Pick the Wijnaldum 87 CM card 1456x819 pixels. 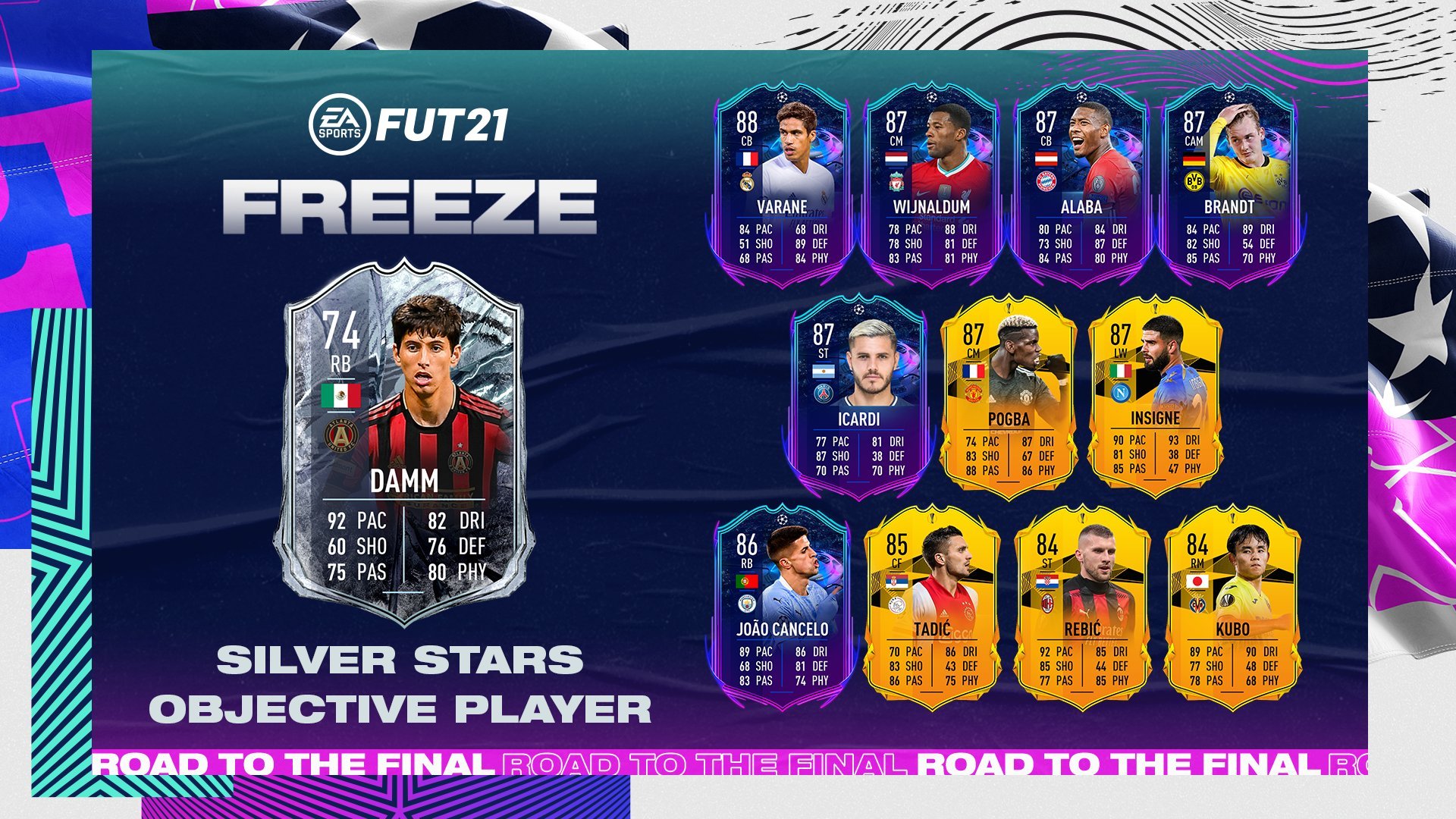tap(931, 186)
